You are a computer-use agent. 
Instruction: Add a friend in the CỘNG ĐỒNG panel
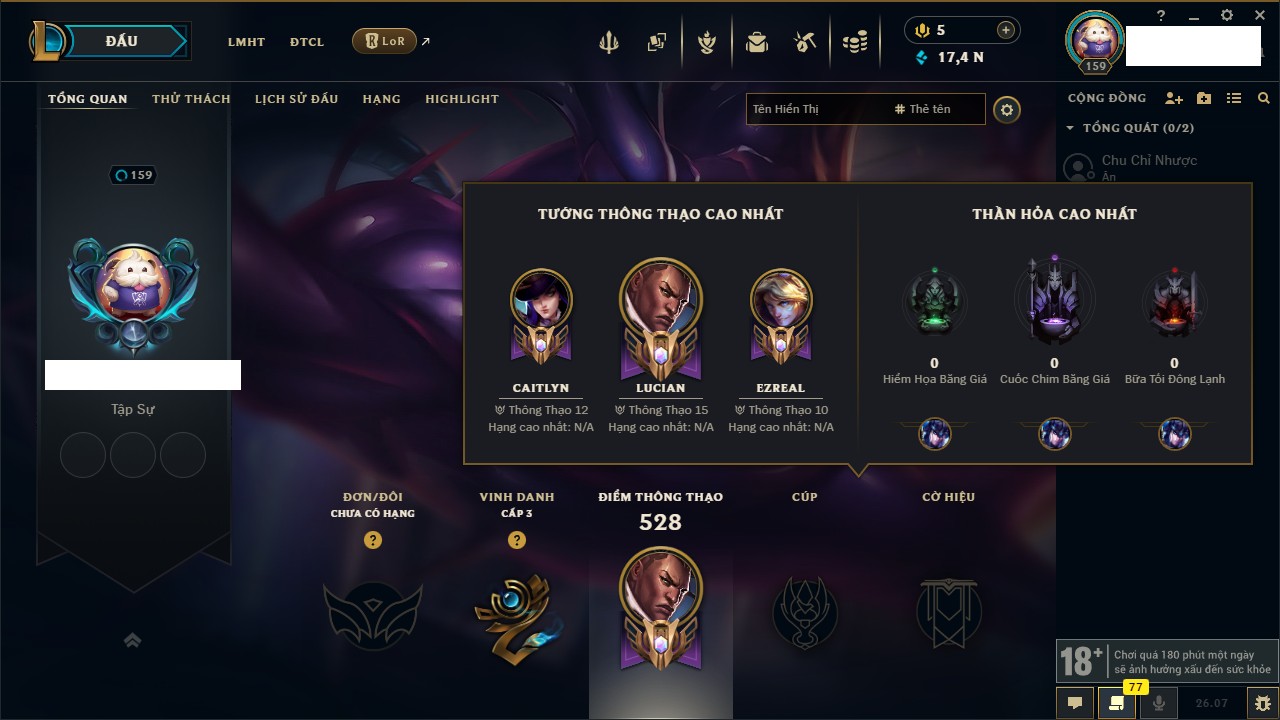pyautogui.click(x=1174, y=98)
